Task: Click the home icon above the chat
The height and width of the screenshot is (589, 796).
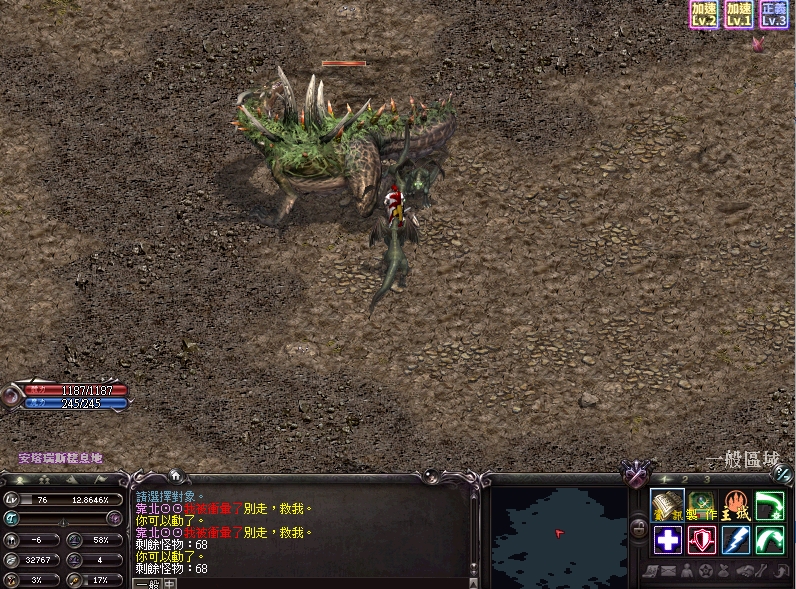Action: [175, 476]
